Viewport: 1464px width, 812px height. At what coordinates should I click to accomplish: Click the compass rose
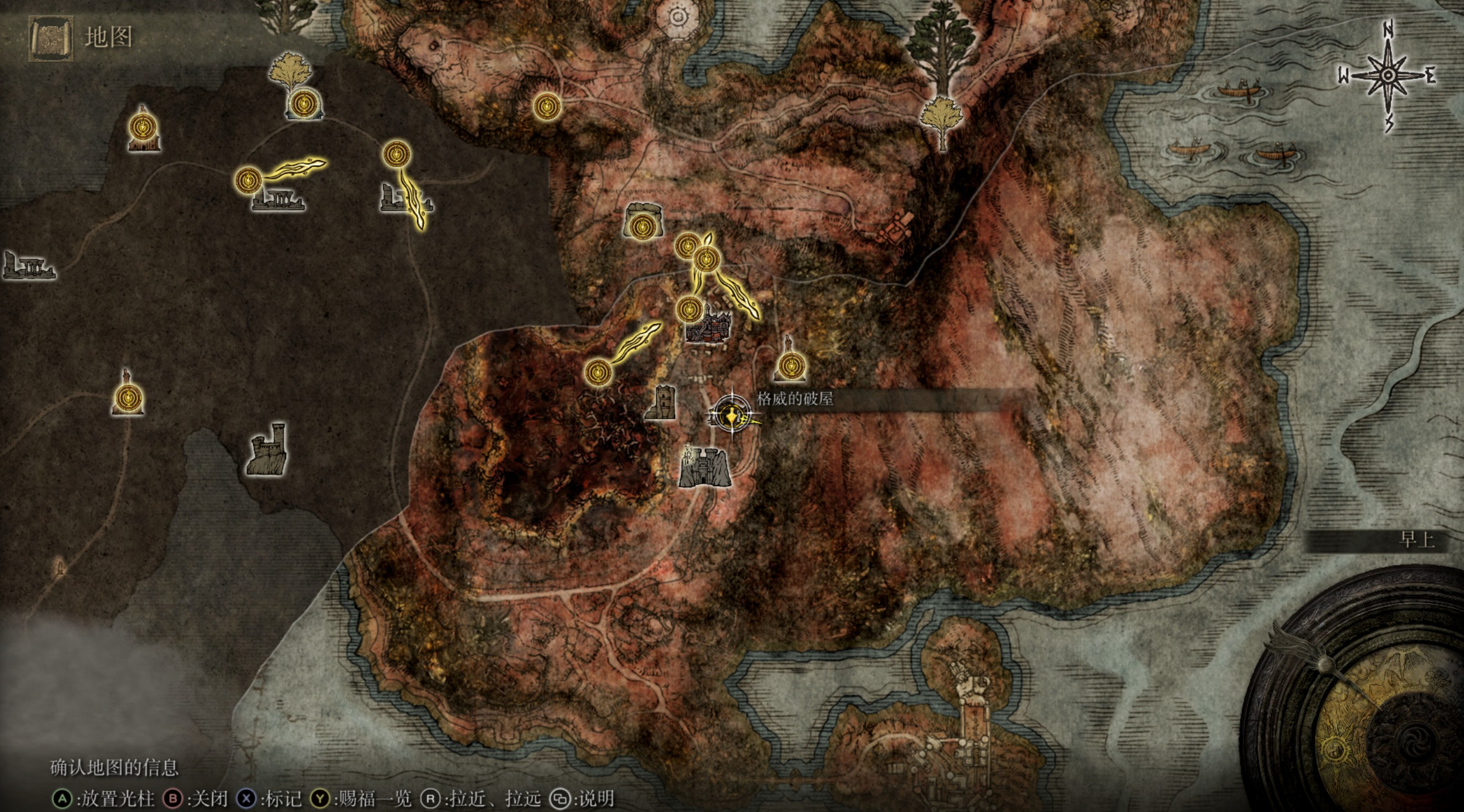1387,76
